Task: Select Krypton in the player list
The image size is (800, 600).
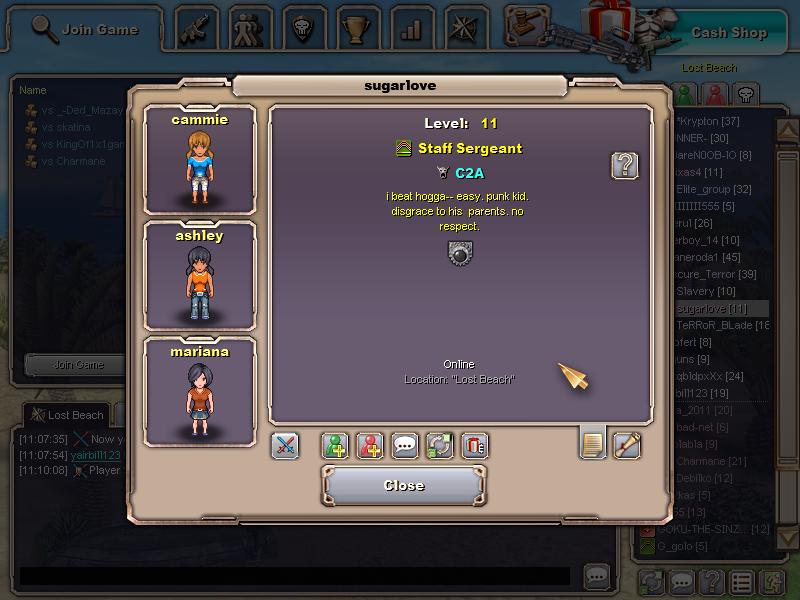Action: point(715,121)
